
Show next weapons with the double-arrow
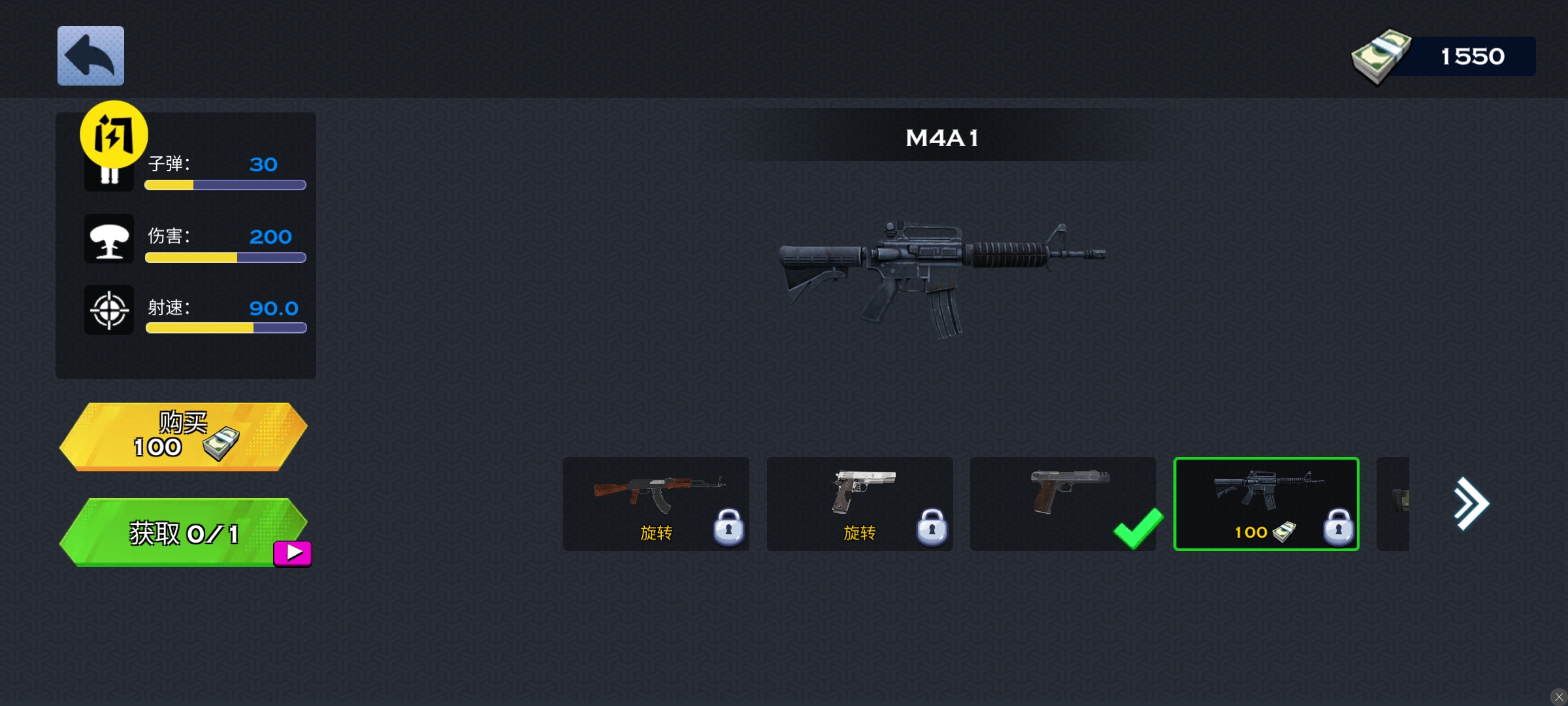tap(1471, 503)
